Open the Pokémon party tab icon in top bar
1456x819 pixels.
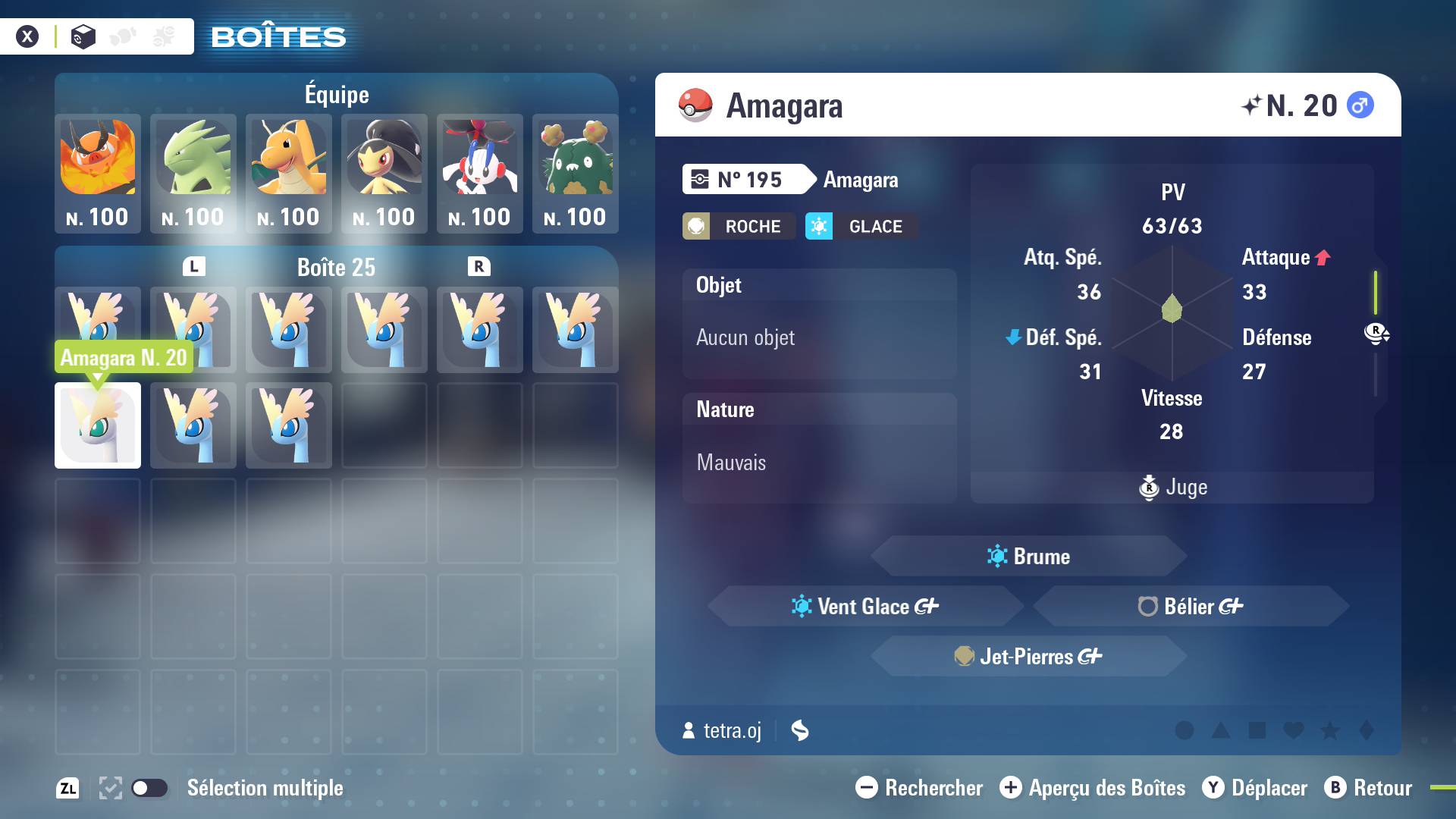pyautogui.click(x=122, y=36)
